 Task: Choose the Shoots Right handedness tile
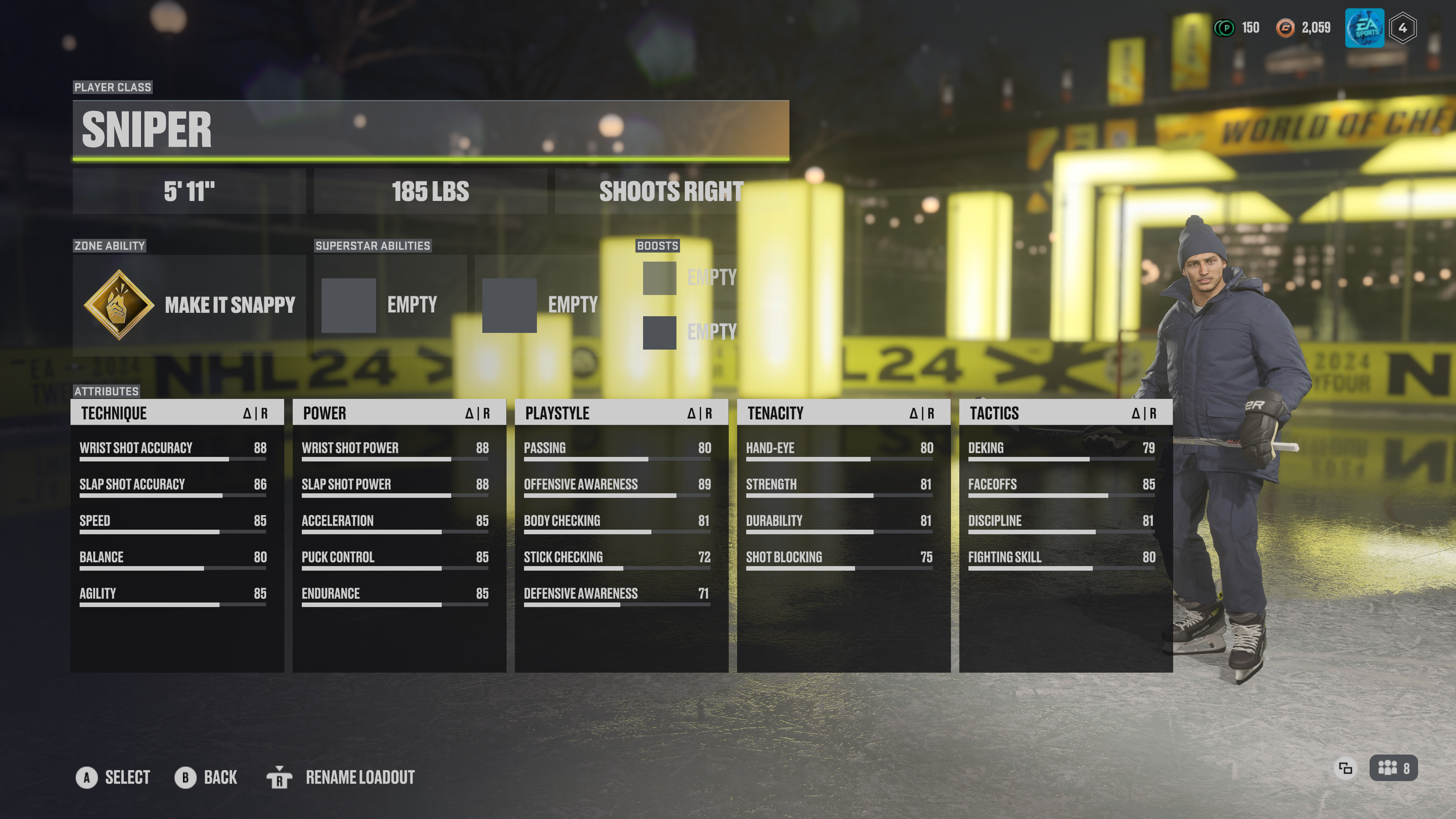click(x=671, y=191)
